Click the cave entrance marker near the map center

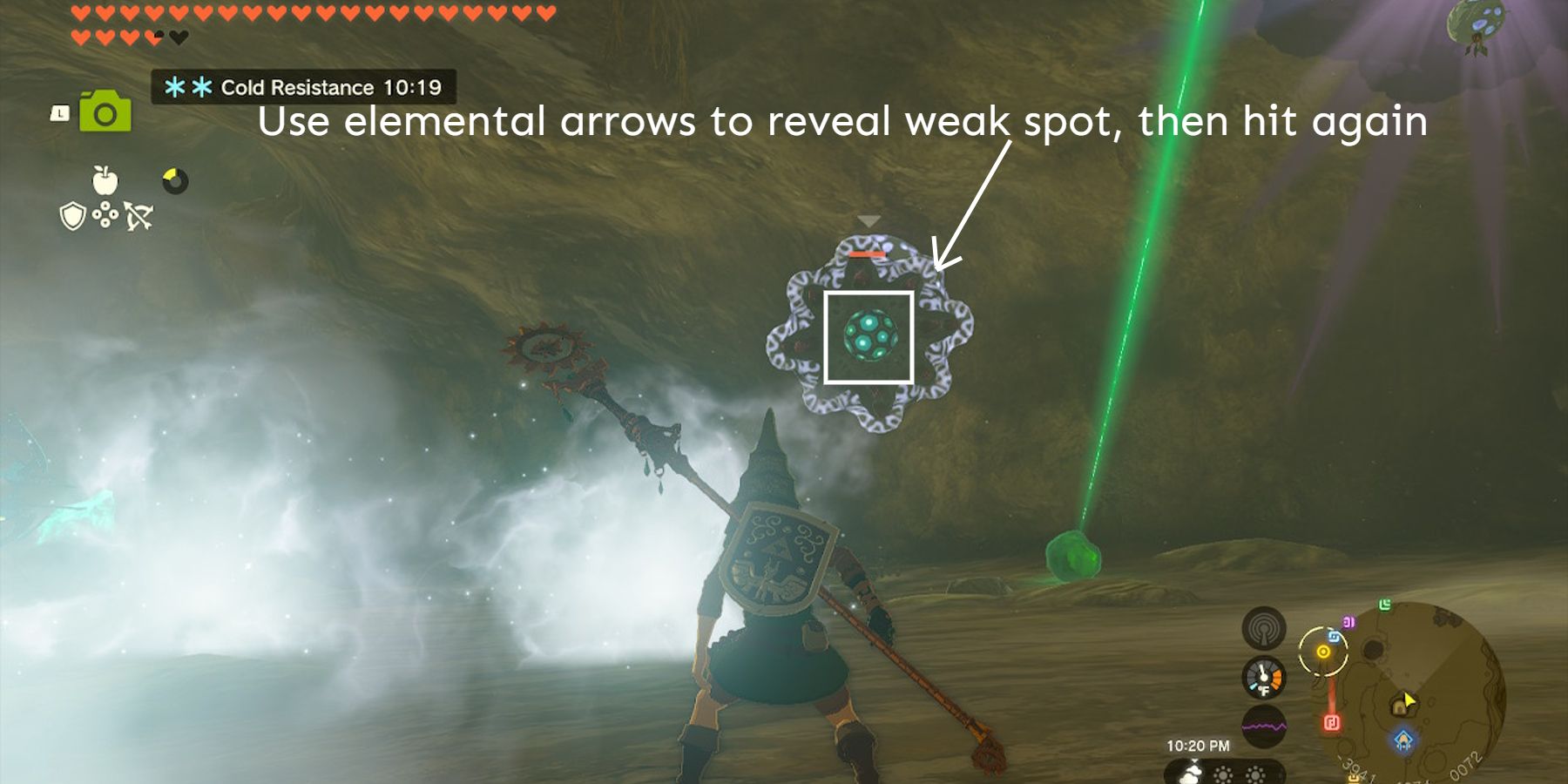[x=1400, y=708]
